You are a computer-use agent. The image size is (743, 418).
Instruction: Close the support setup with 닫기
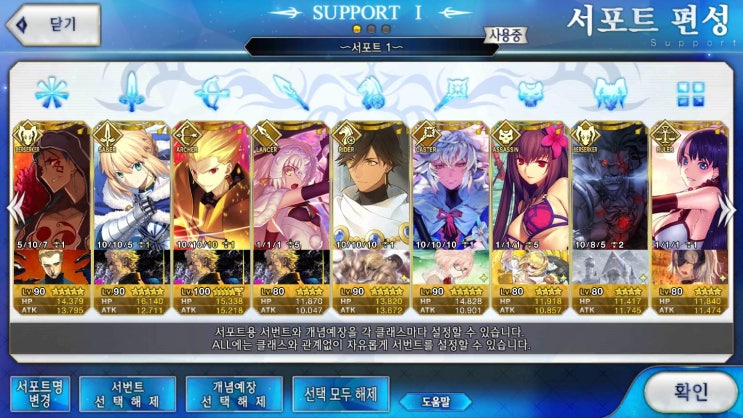(x=52, y=24)
